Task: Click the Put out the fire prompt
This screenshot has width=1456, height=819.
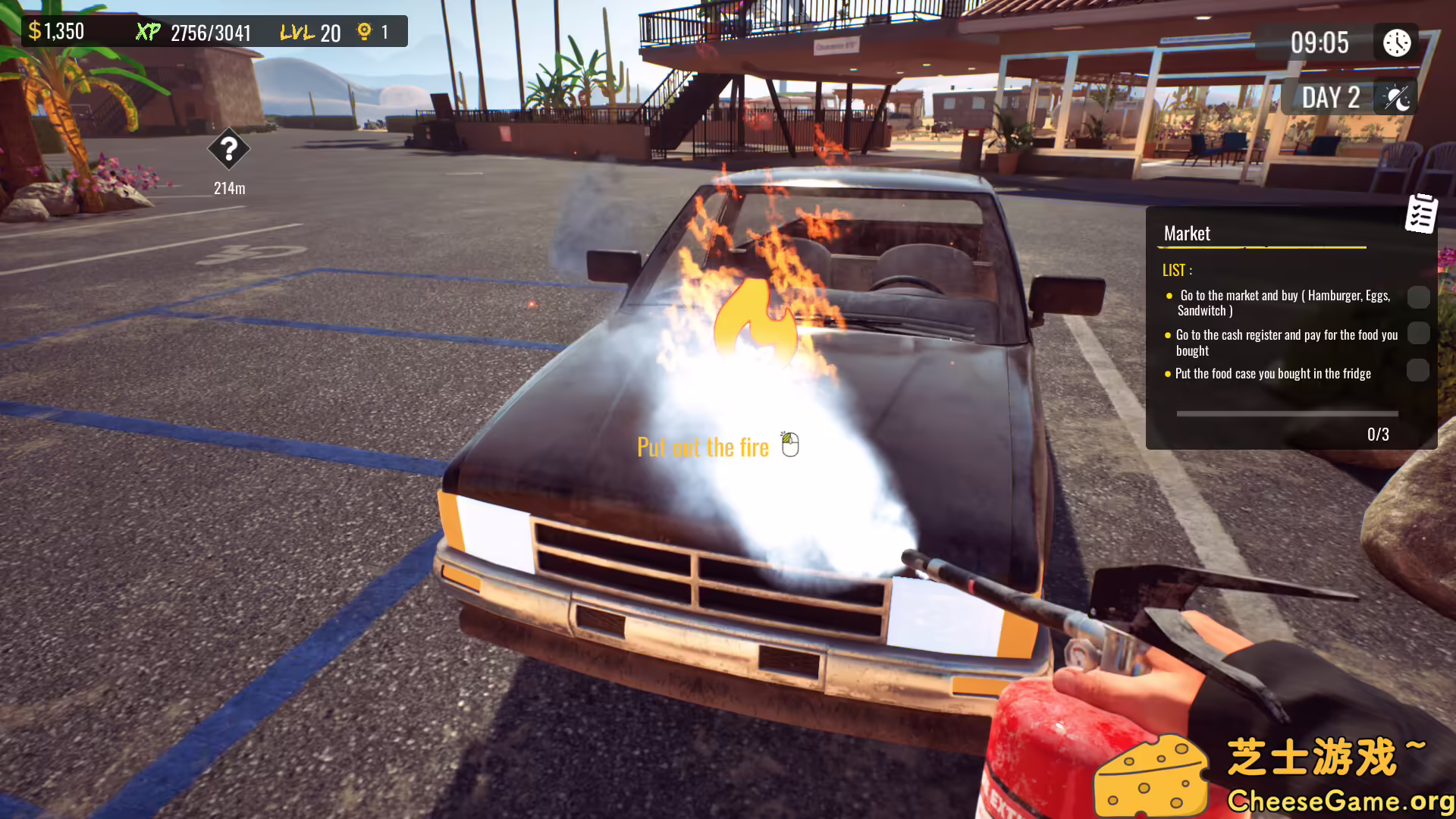Action: (704, 447)
